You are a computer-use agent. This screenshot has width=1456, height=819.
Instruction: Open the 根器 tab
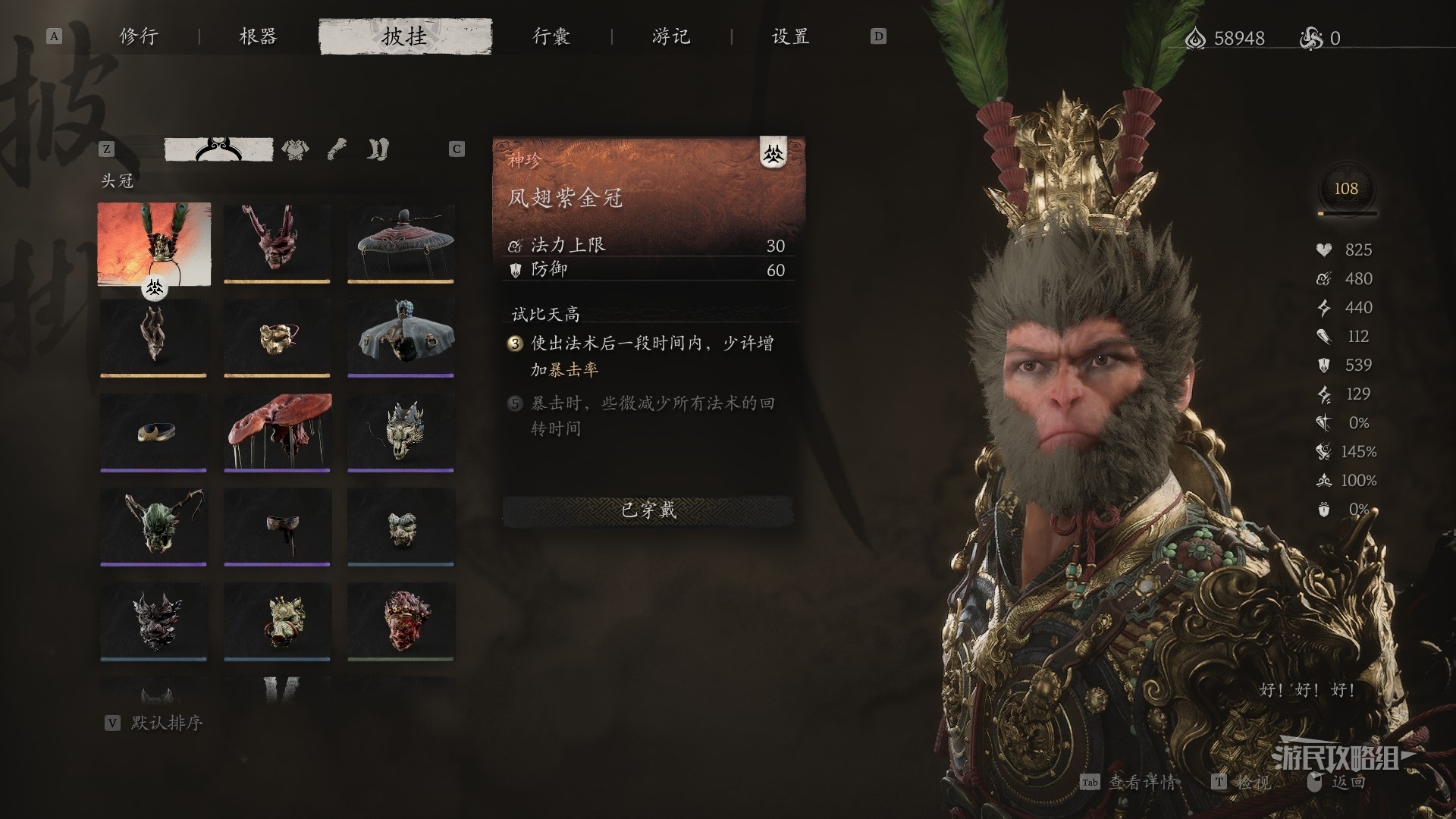point(258,36)
